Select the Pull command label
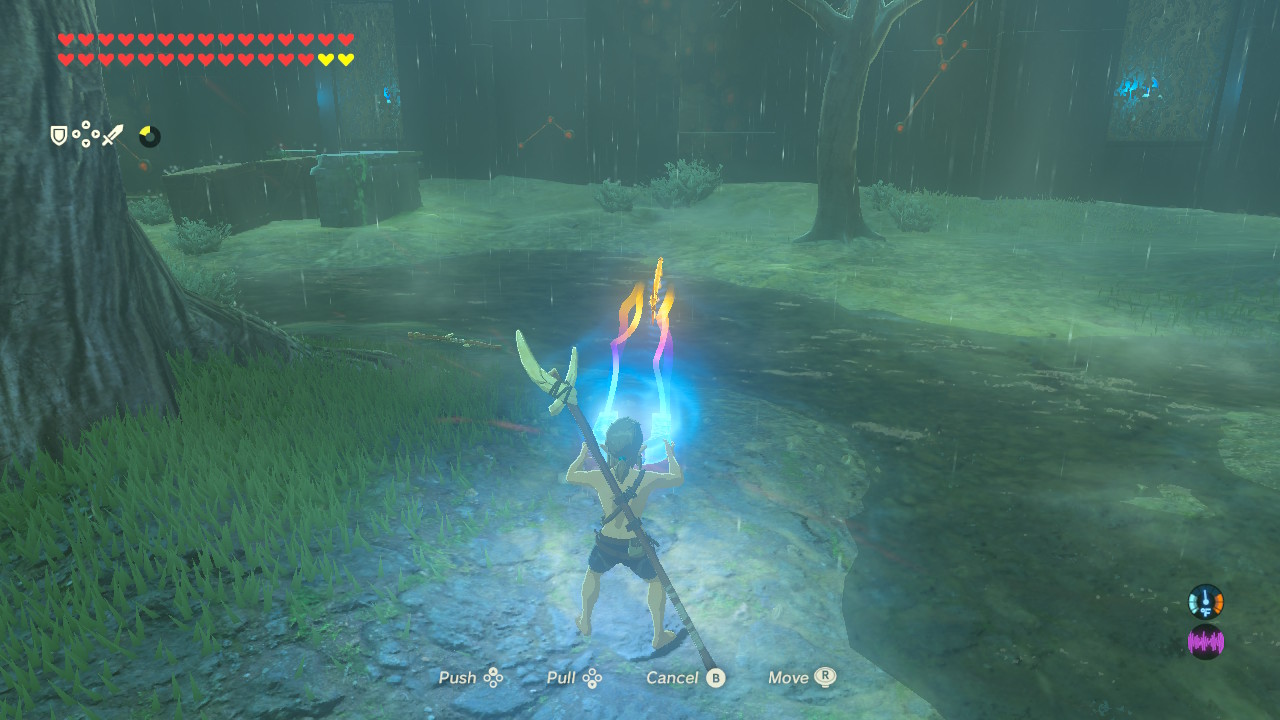This screenshot has height=720, width=1280. click(561, 678)
